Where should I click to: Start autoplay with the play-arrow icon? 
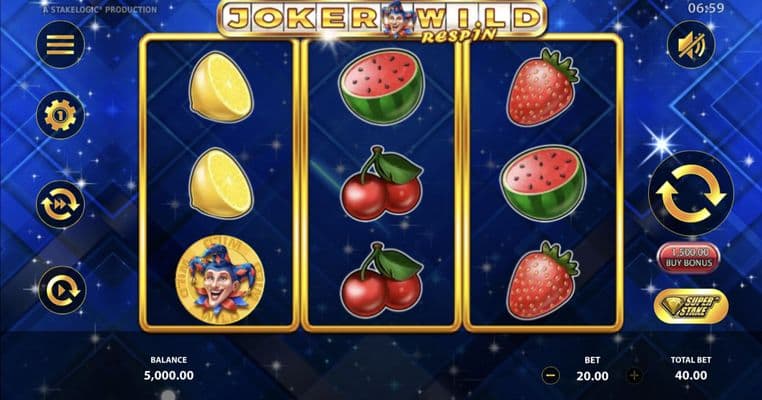click(60, 290)
